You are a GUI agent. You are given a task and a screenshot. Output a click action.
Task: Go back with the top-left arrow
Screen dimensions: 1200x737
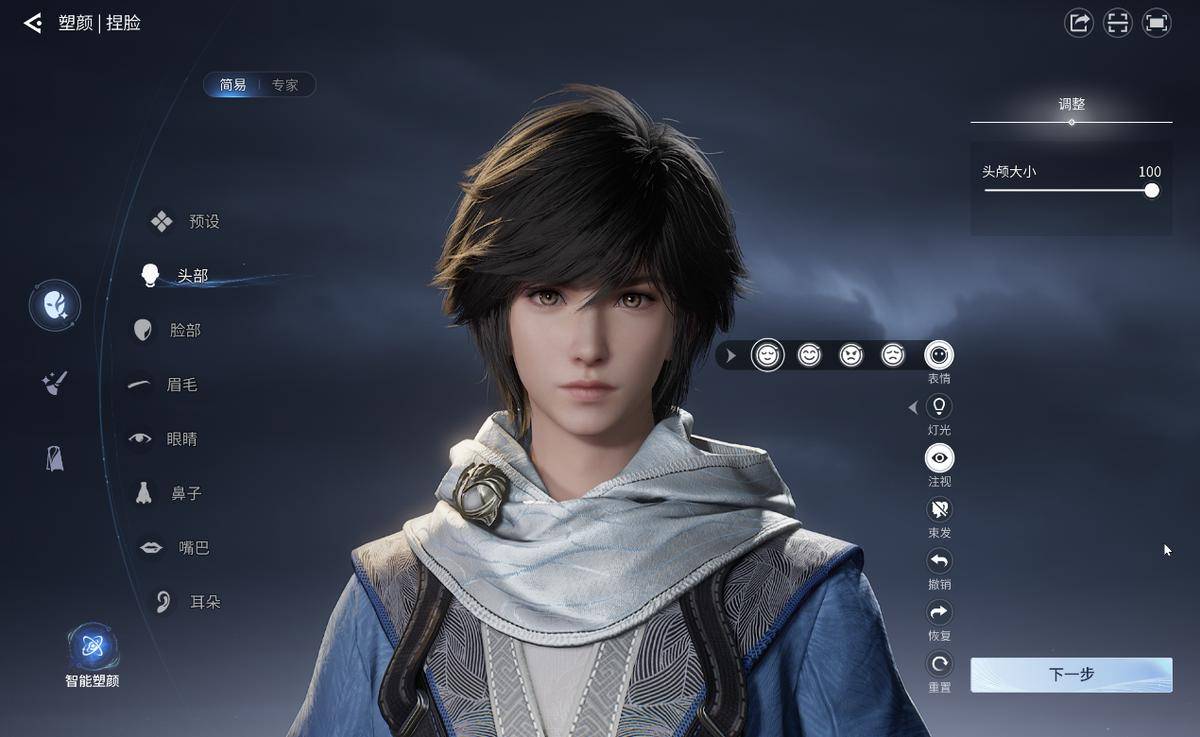click(x=33, y=23)
